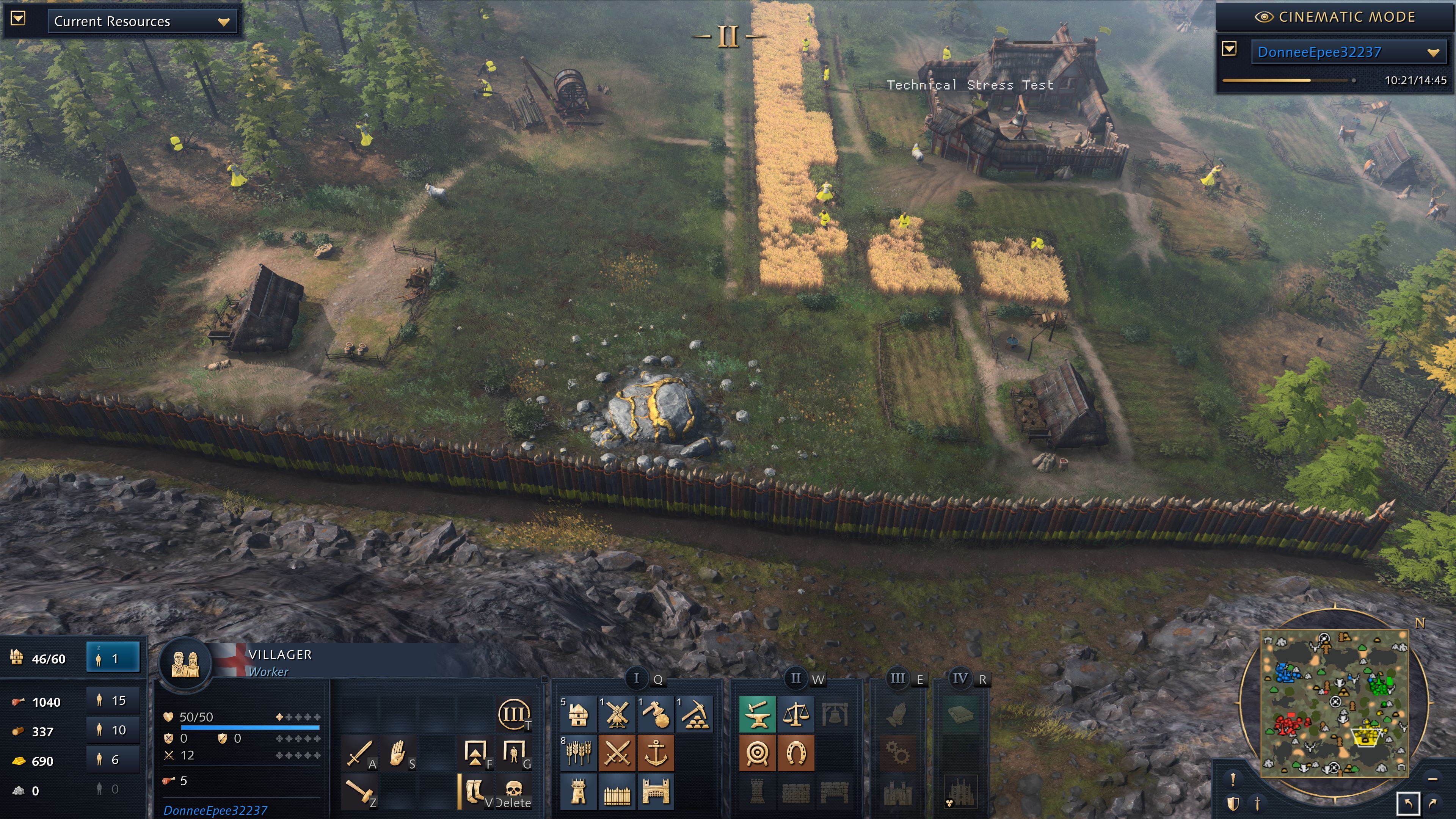Toggle Cinematic Mode
The image size is (1456, 819).
pos(1335,17)
